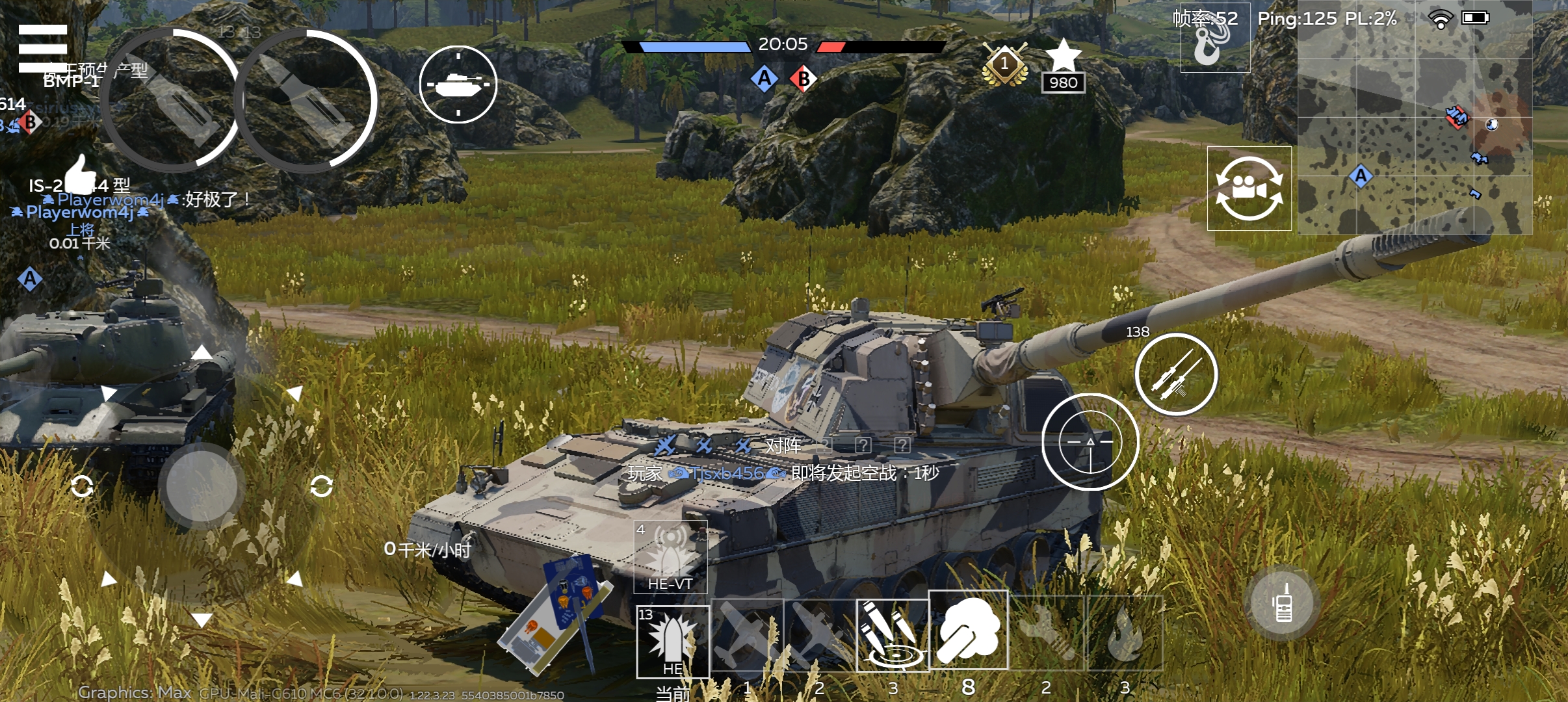Image resolution: width=1568 pixels, height=702 pixels.
Task: Tap the tank target-lock circle icon
Action: [458, 84]
